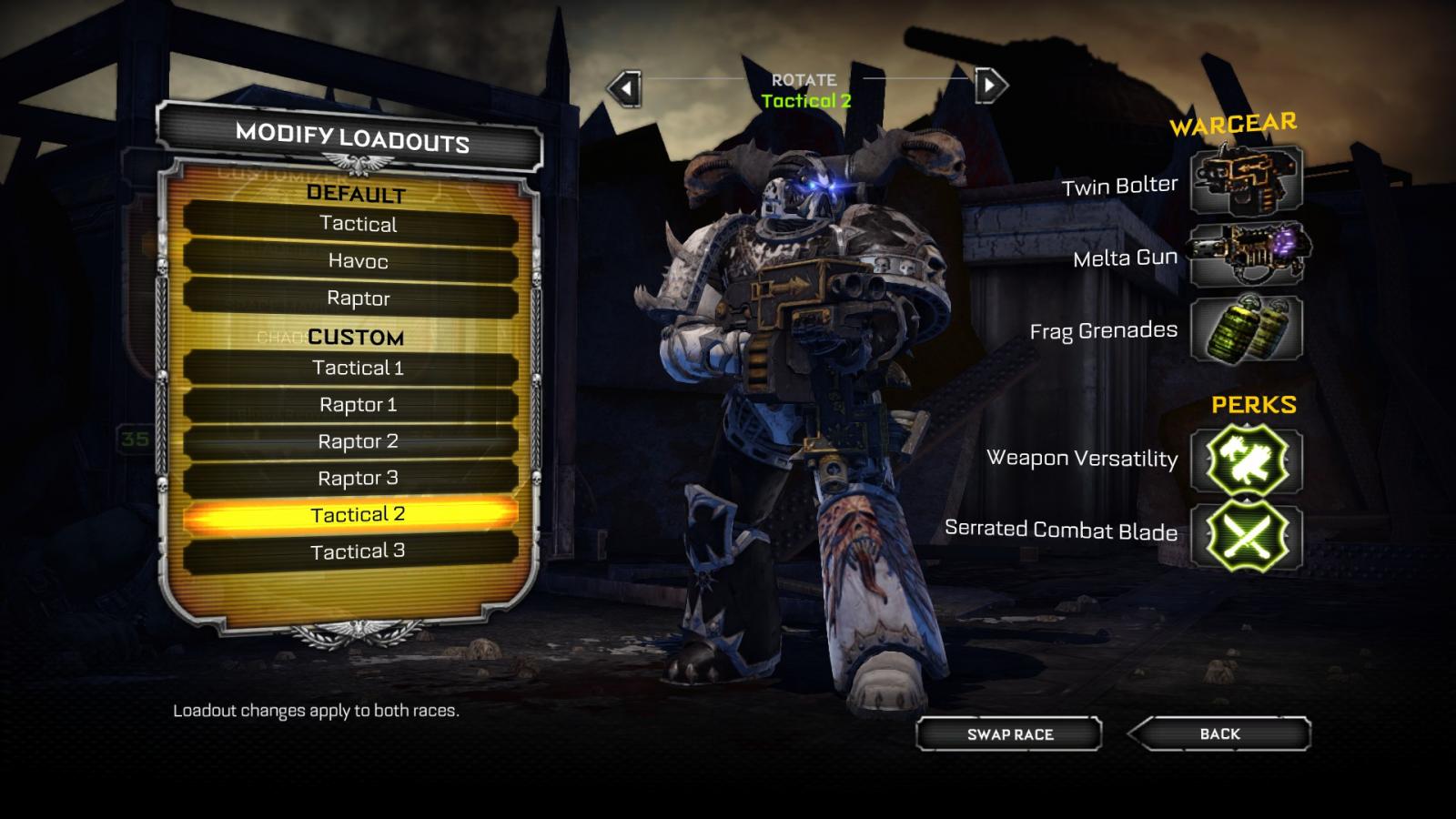Choose the Raptor 2 custom loadout

coord(357,441)
